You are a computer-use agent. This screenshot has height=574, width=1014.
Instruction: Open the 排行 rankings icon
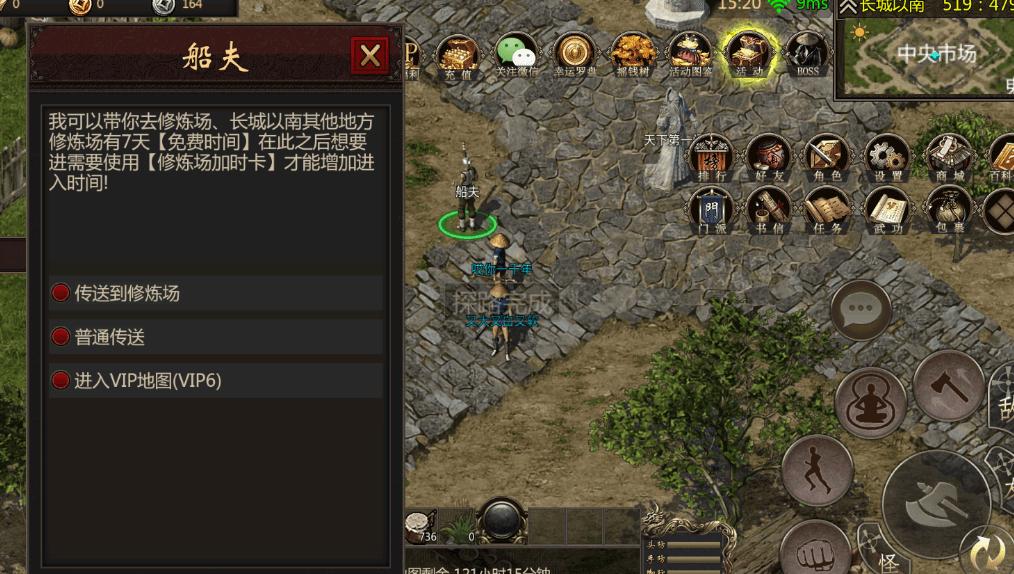(712, 158)
